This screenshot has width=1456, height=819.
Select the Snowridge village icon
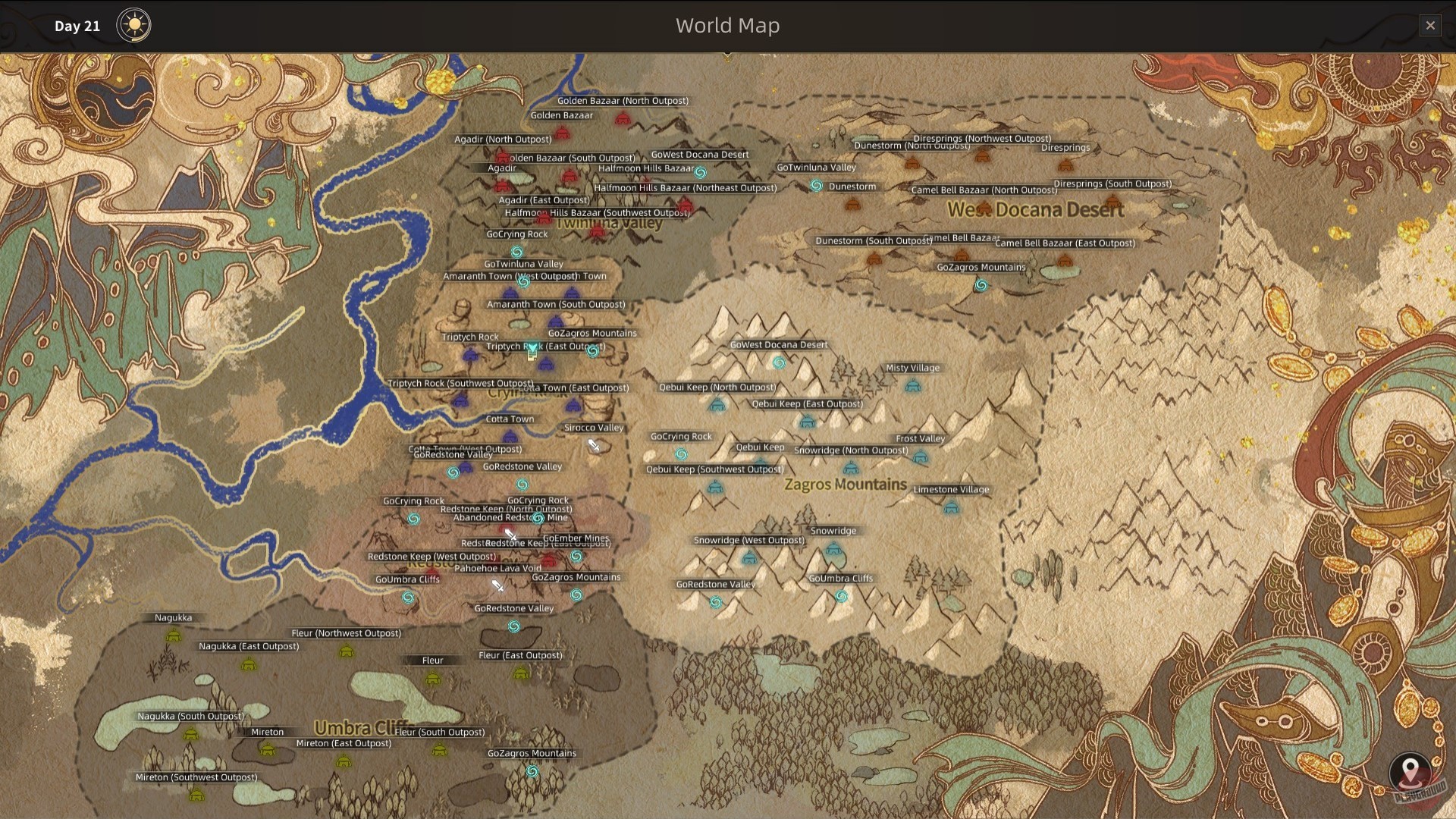coord(833,549)
